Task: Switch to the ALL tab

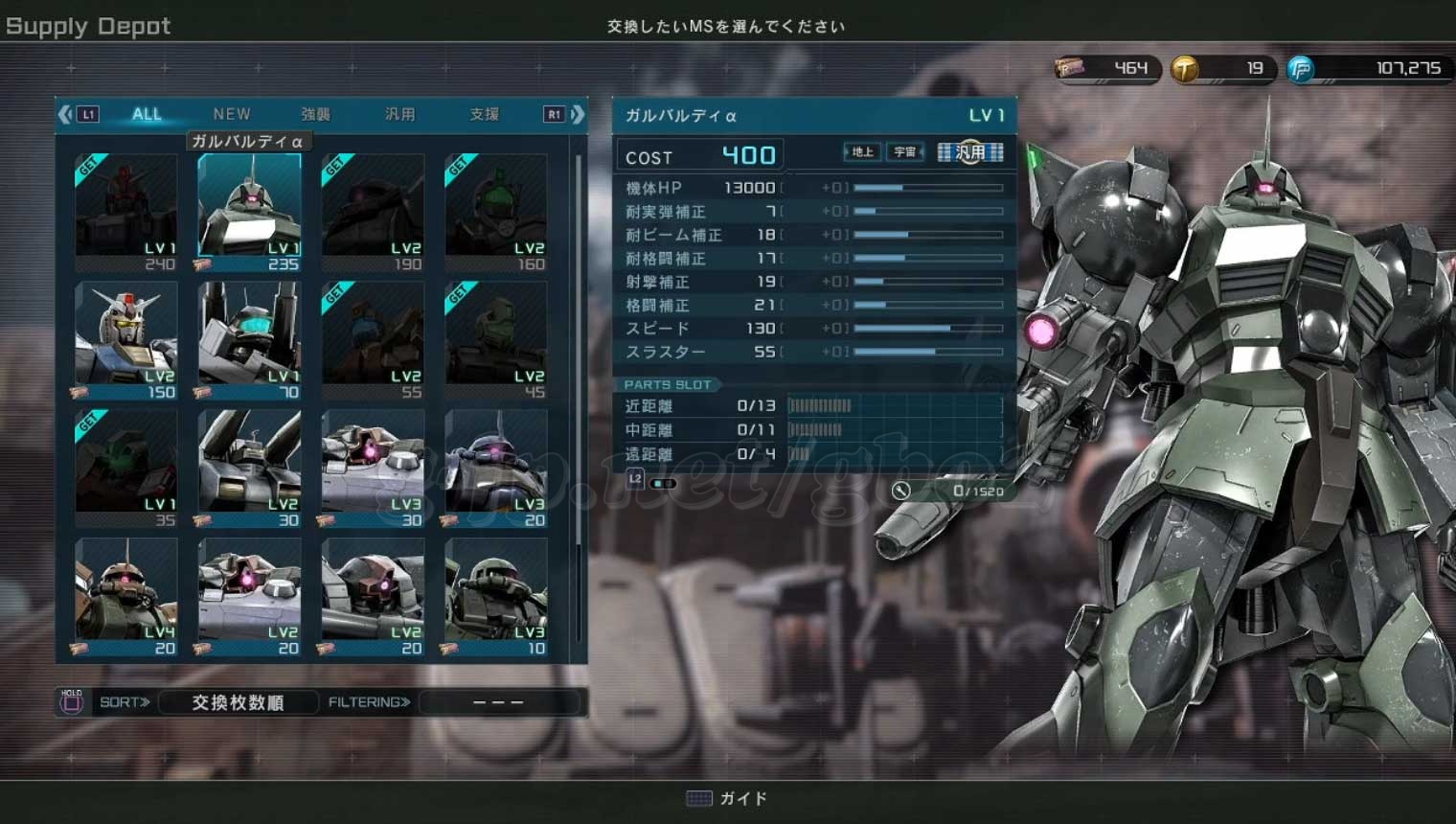Action: (147, 114)
